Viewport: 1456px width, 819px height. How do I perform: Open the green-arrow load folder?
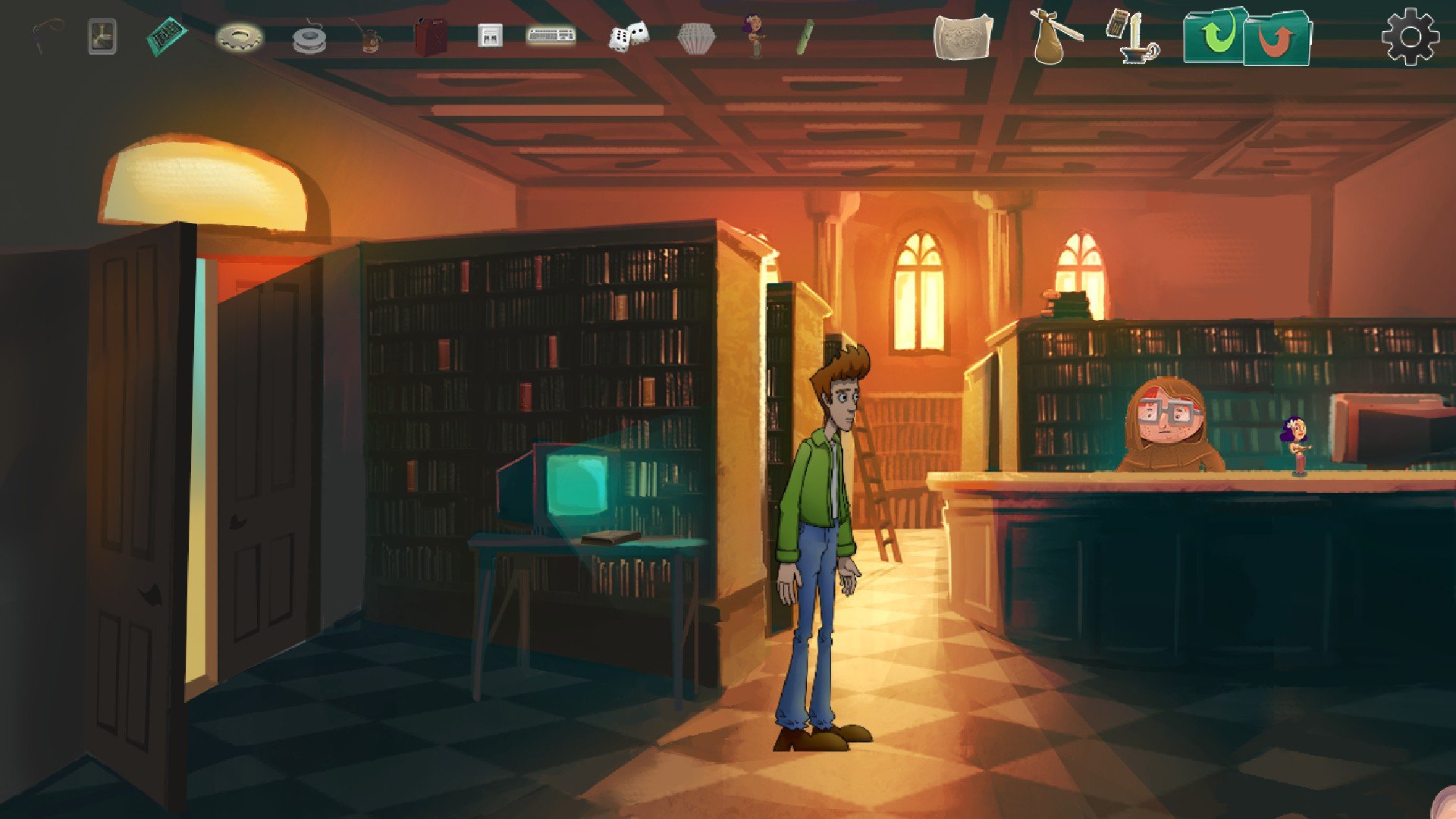[1215, 35]
